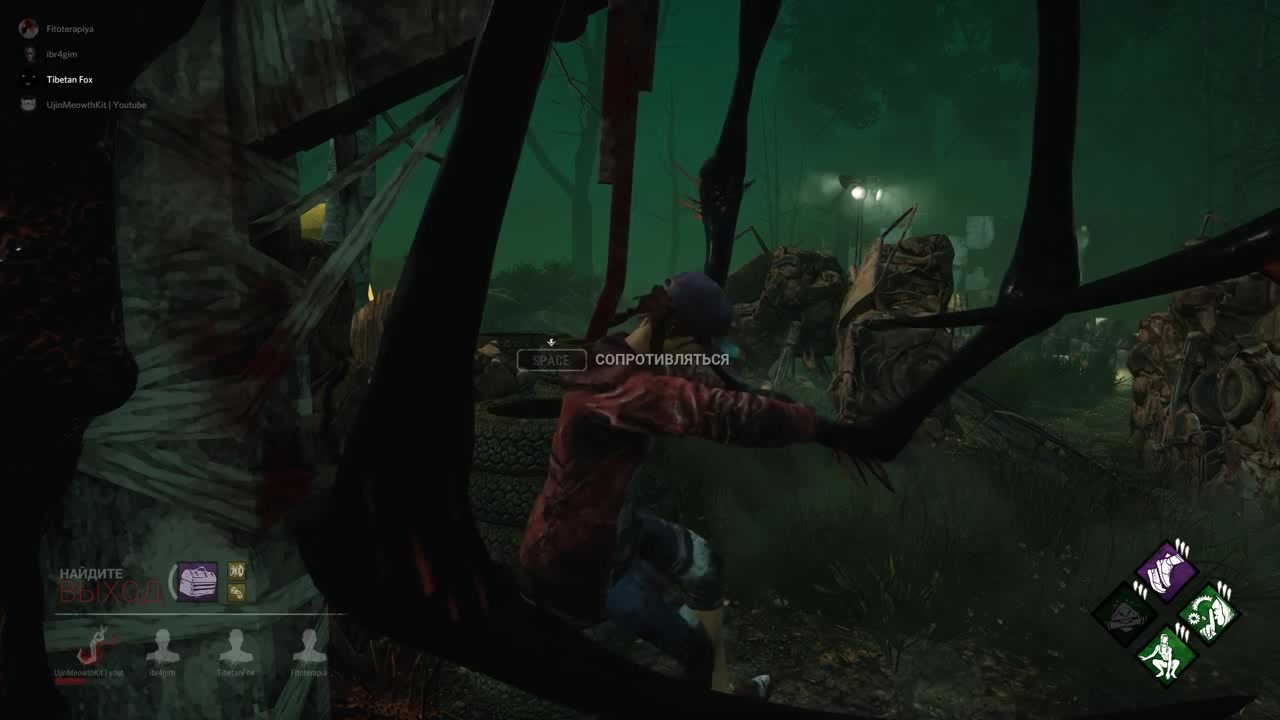Select the shushing face and gears perk

1208,612
